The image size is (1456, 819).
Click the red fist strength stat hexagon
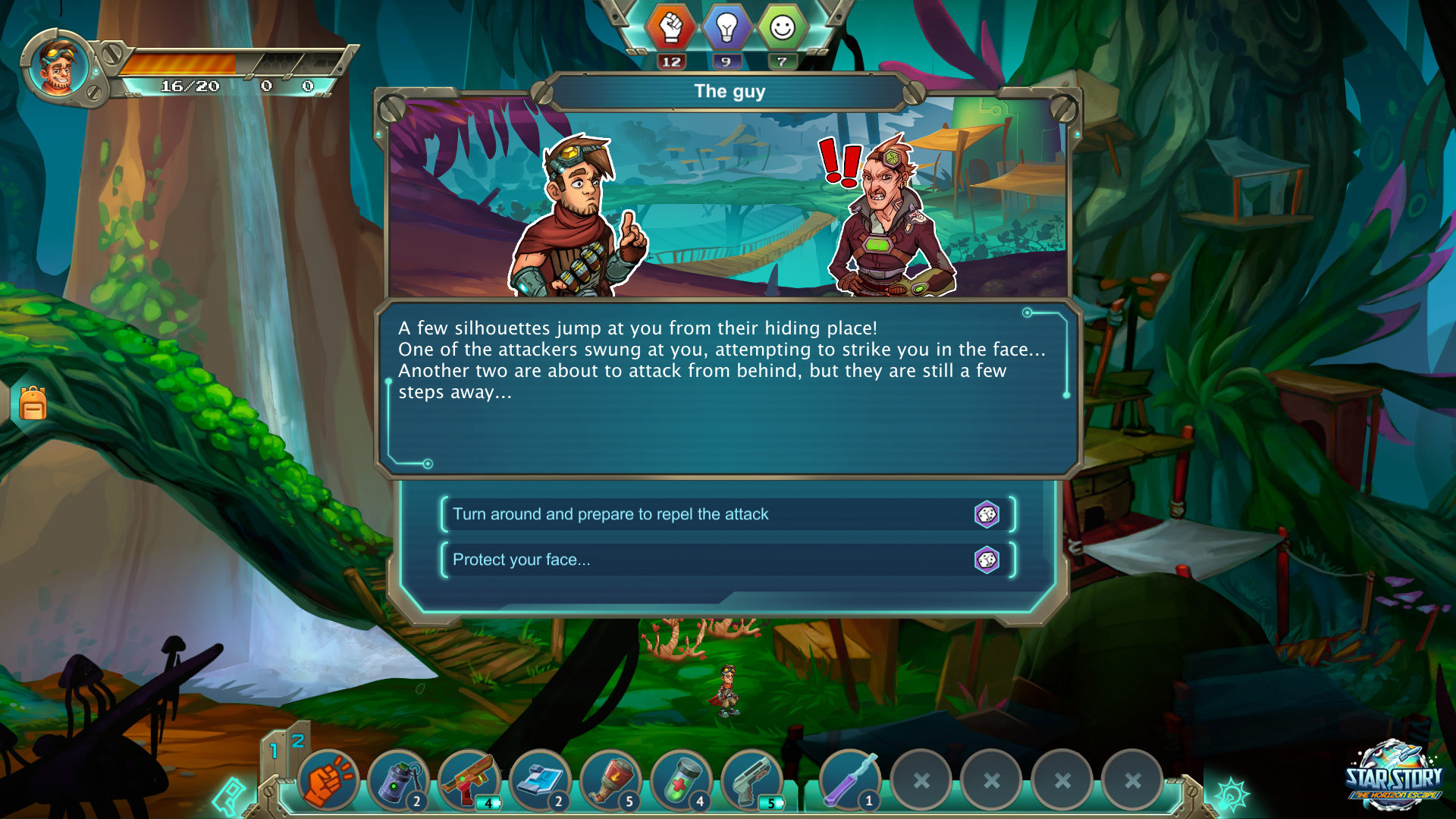pyautogui.click(x=671, y=27)
